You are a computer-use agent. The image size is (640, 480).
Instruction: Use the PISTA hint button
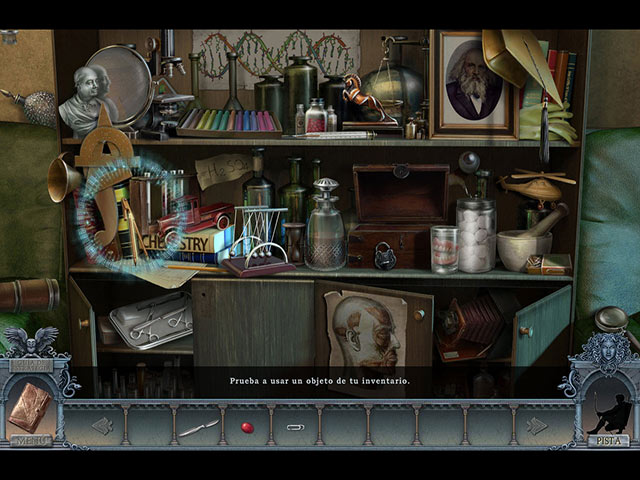pos(607,439)
